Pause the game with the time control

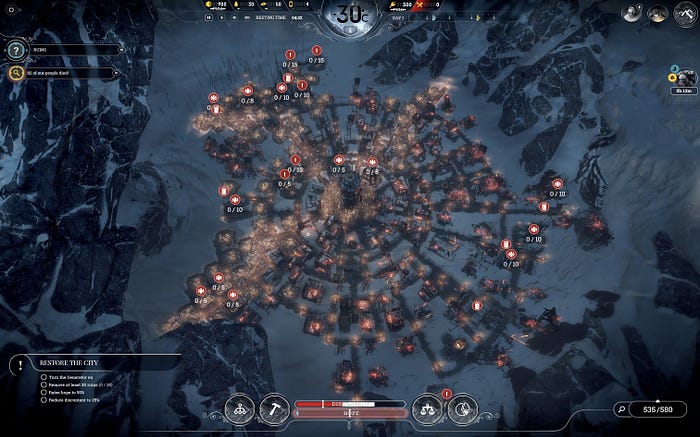[x=208, y=16]
